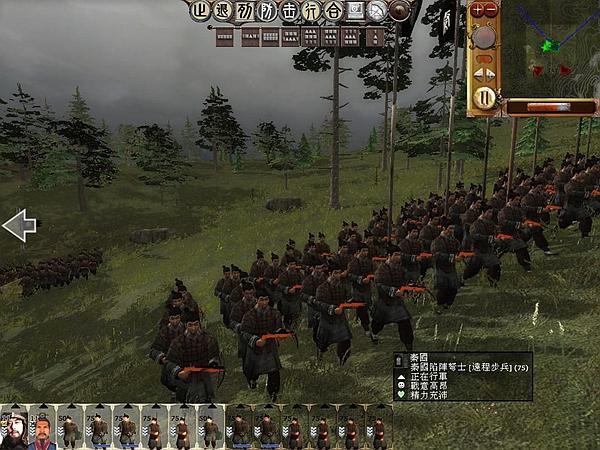
Task: Zoom in the minimap with the plus button
Action: click(477, 10)
